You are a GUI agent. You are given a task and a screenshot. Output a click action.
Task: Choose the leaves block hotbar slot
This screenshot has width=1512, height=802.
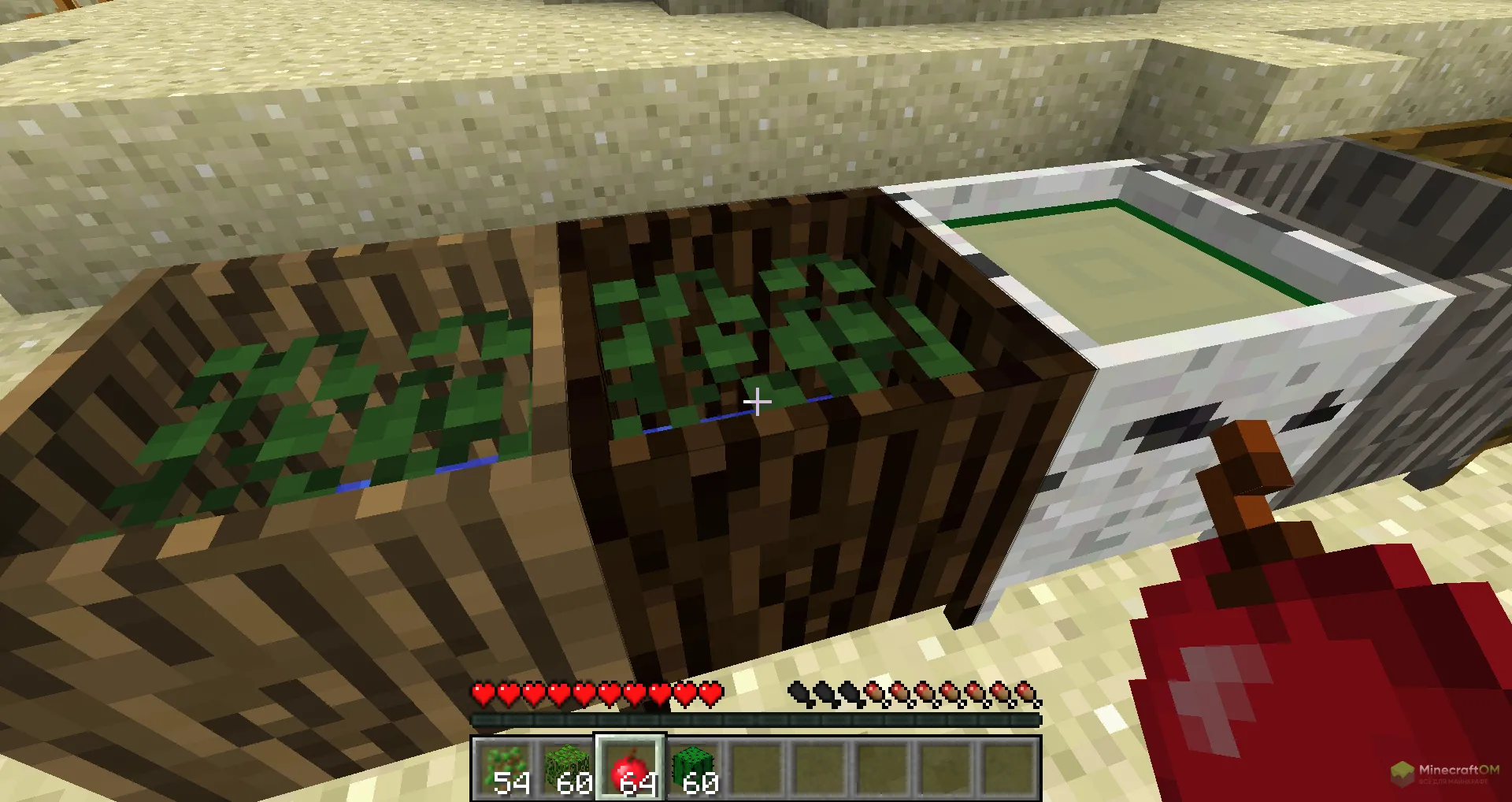tap(568, 768)
